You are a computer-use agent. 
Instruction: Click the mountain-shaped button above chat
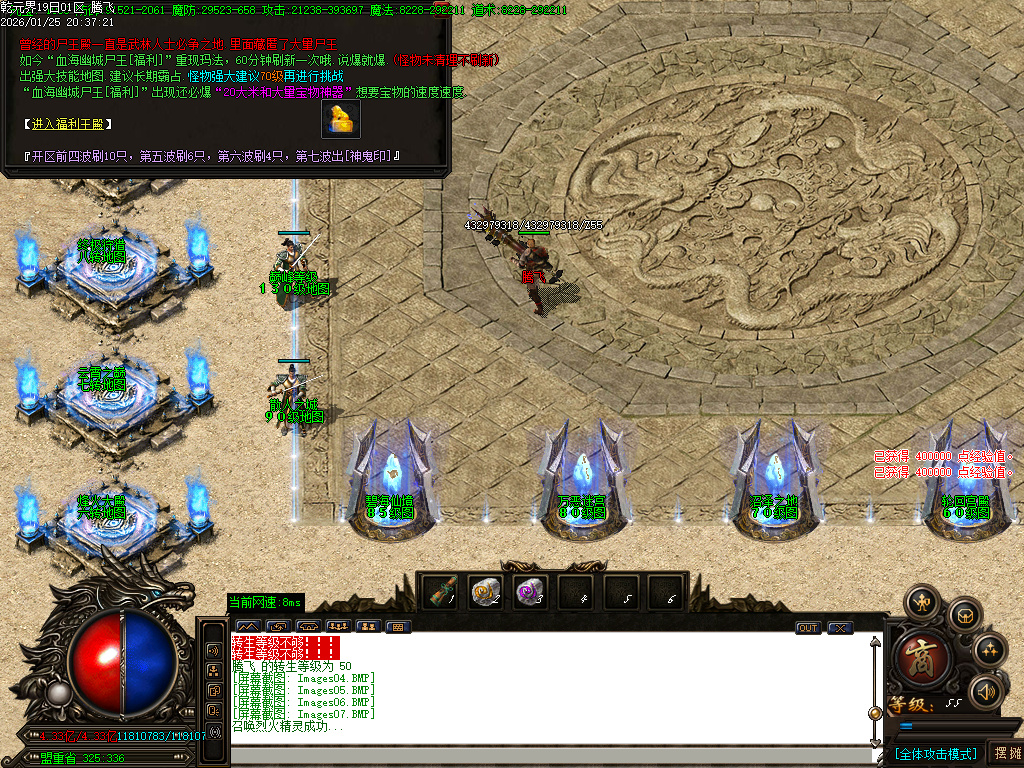click(247, 627)
